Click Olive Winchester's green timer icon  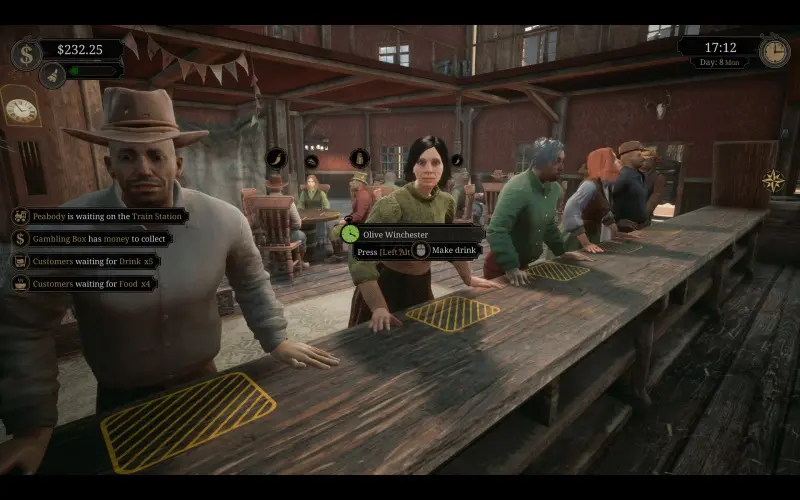click(x=350, y=233)
